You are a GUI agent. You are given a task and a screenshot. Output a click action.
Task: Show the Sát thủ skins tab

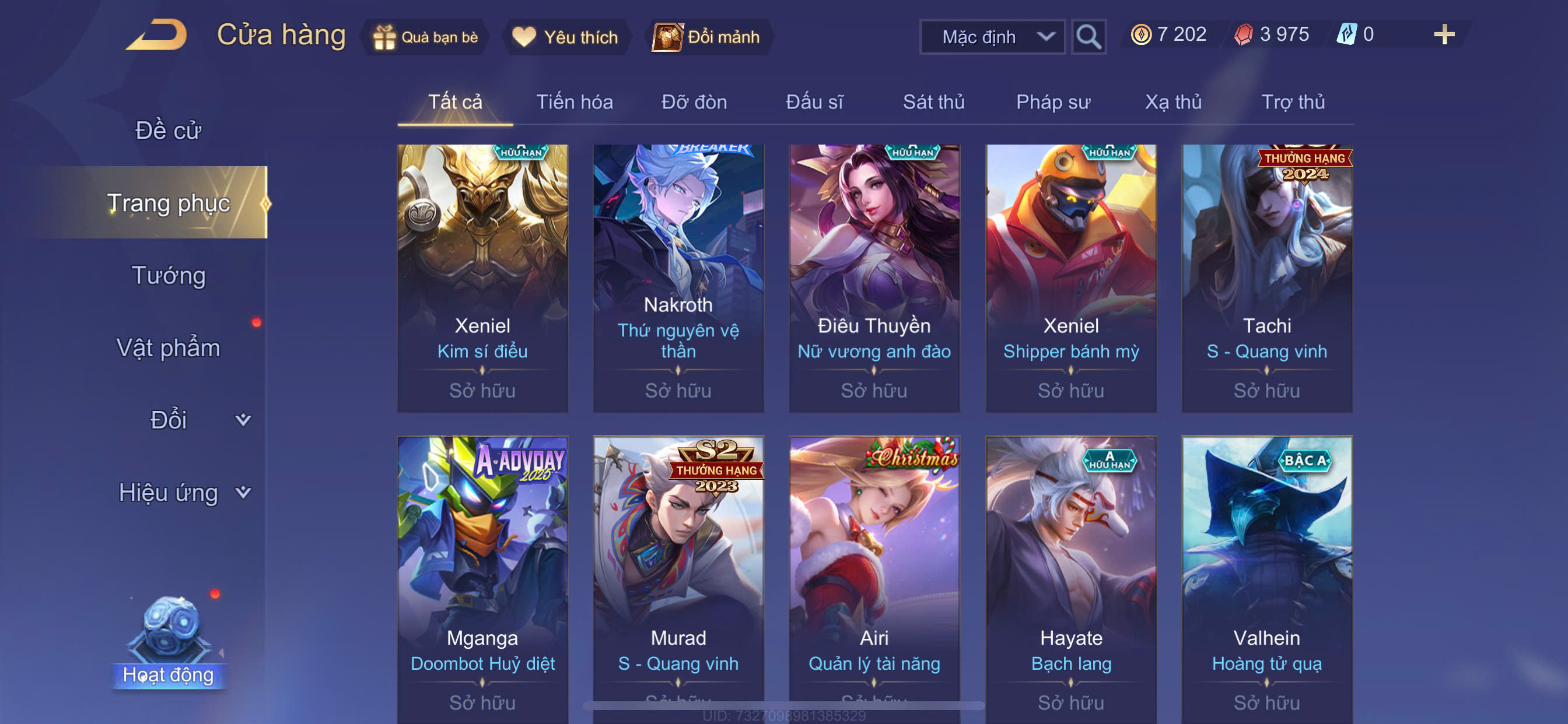(x=933, y=101)
